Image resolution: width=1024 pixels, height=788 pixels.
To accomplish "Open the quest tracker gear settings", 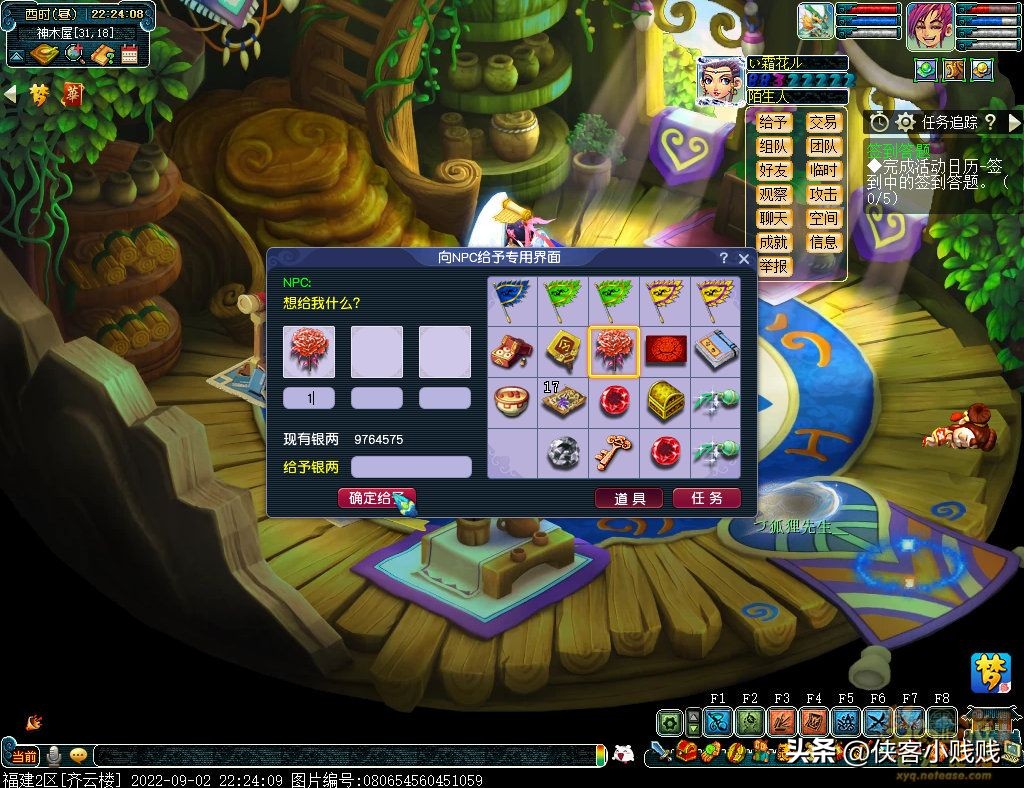I will [x=905, y=122].
